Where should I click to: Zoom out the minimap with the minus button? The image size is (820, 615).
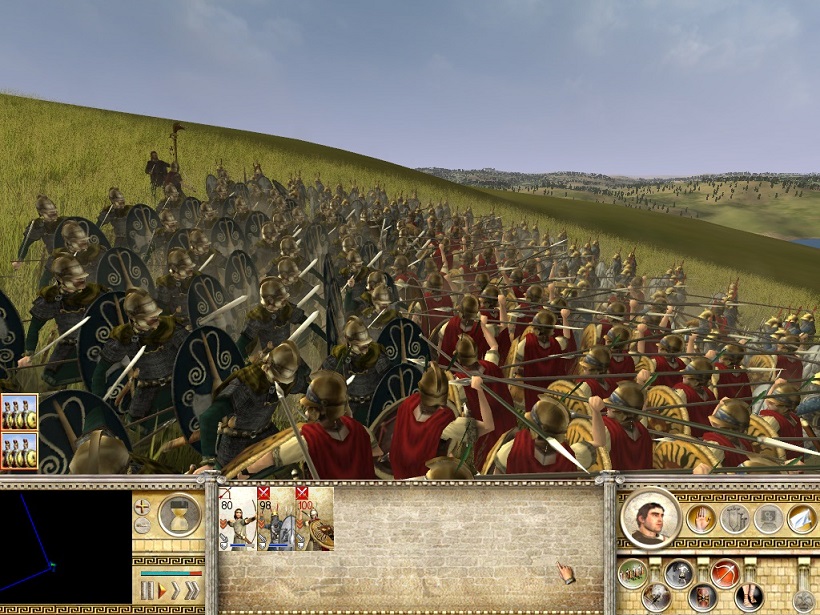pyautogui.click(x=142, y=525)
